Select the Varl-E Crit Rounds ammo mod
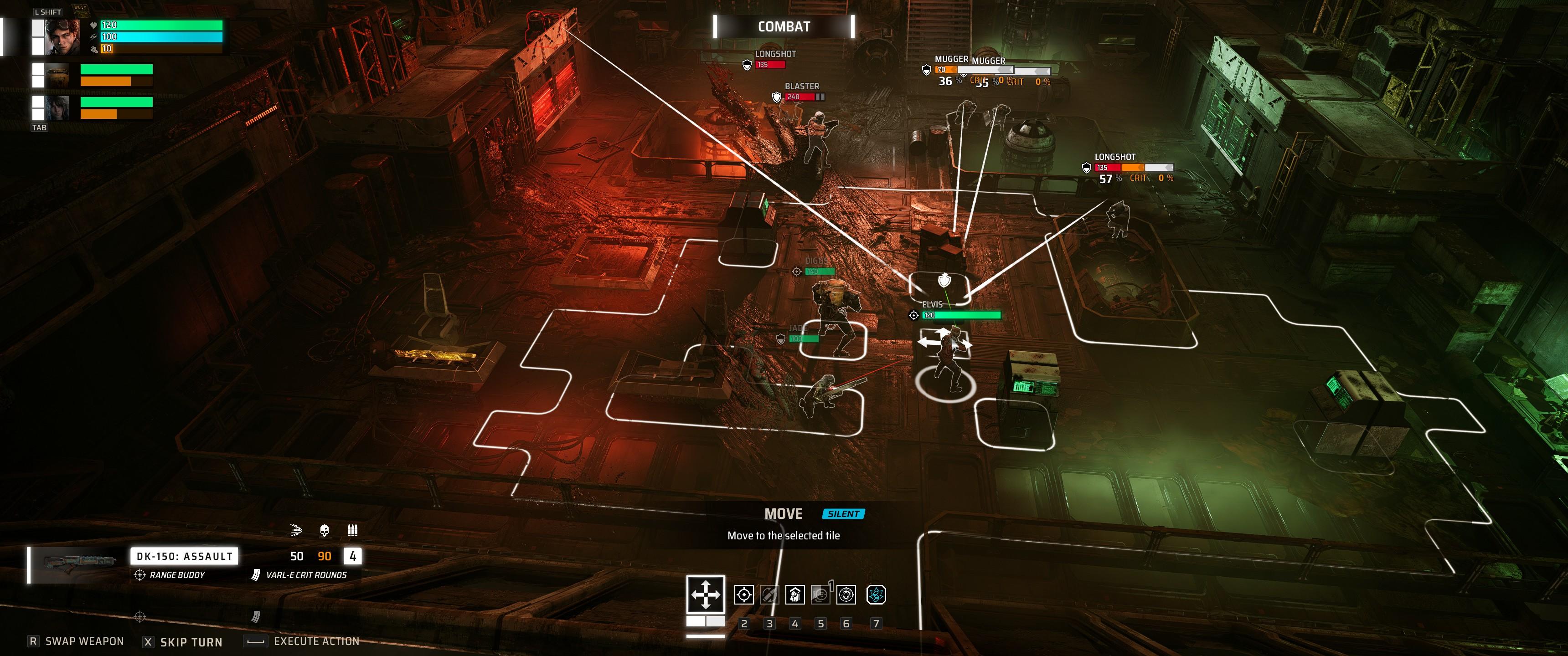Viewport: 1568px width, 656px height. [x=305, y=575]
